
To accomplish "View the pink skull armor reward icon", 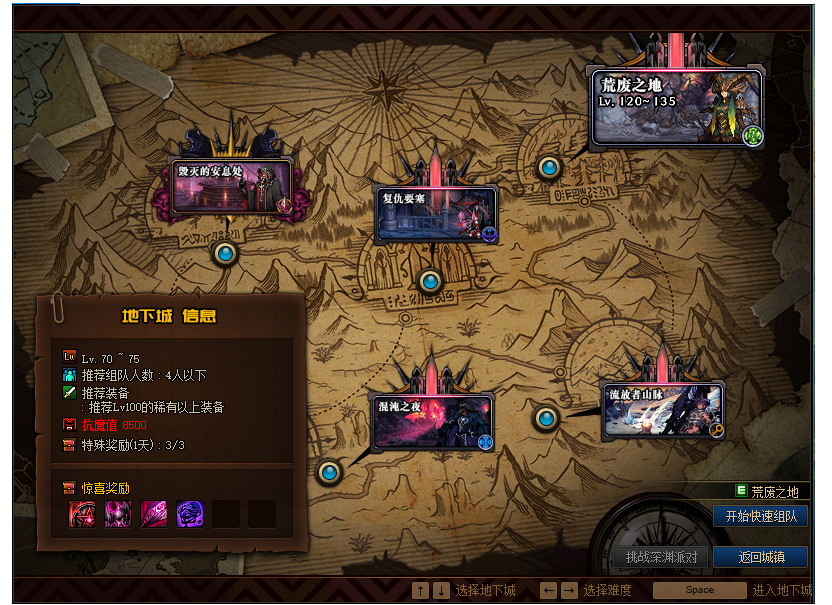I will pyautogui.click(x=118, y=514).
